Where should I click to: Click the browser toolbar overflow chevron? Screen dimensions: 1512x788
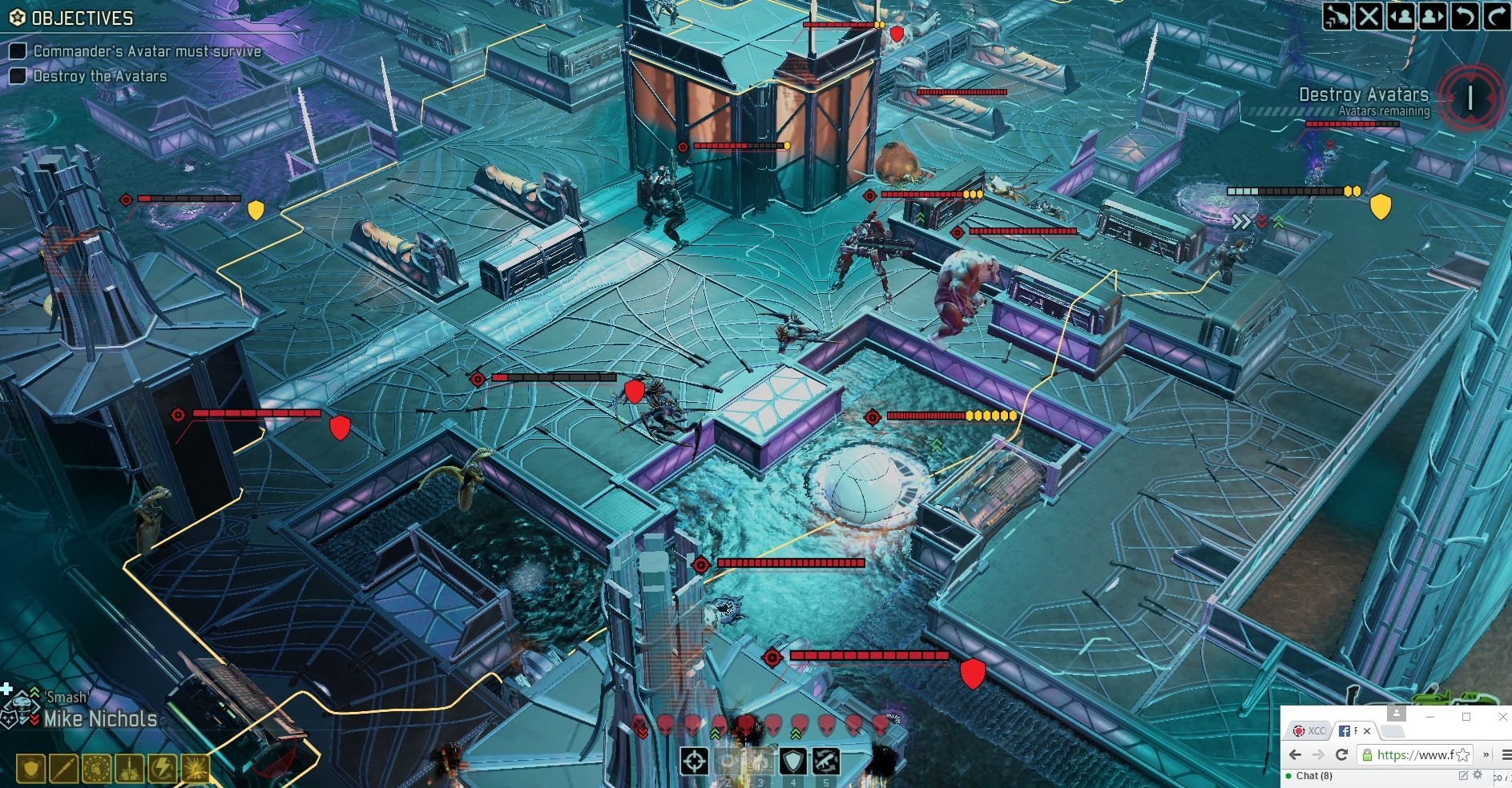click(x=1486, y=756)
